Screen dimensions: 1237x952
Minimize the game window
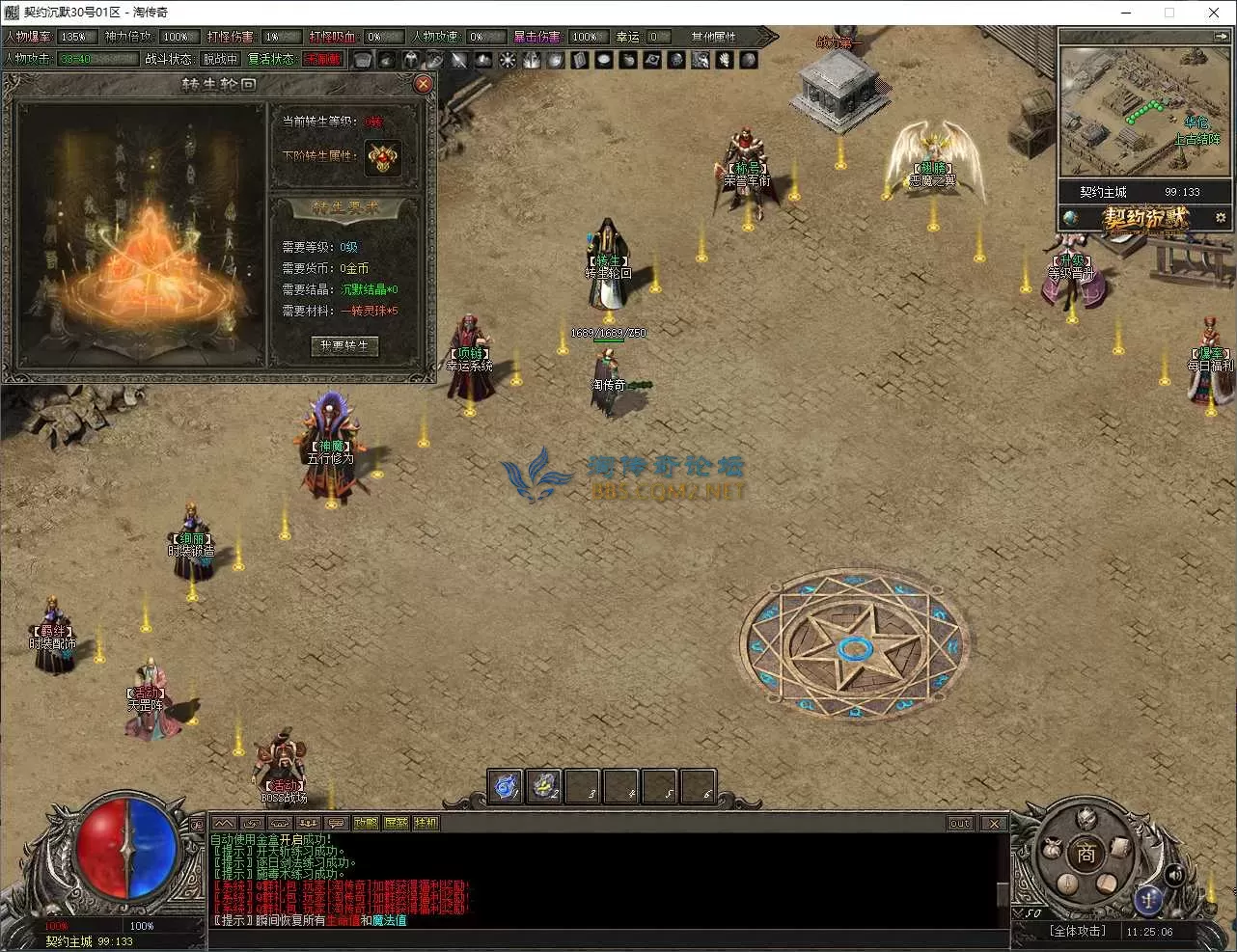pos(1125,13)
